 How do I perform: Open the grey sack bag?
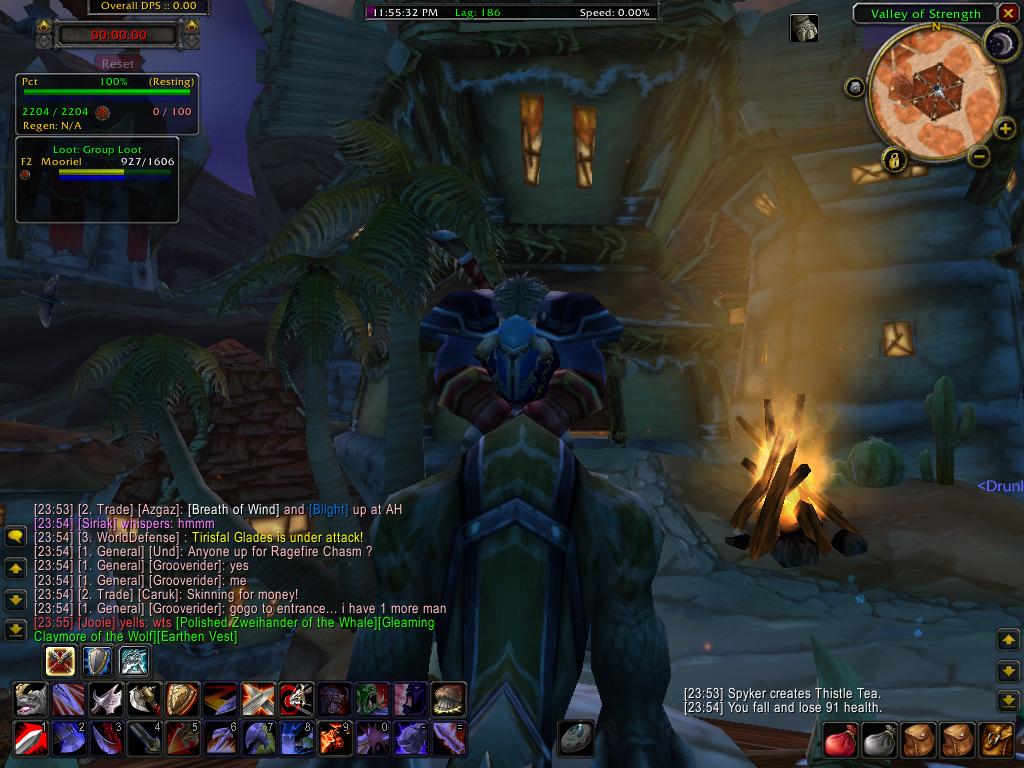click(x=880, y=740)
